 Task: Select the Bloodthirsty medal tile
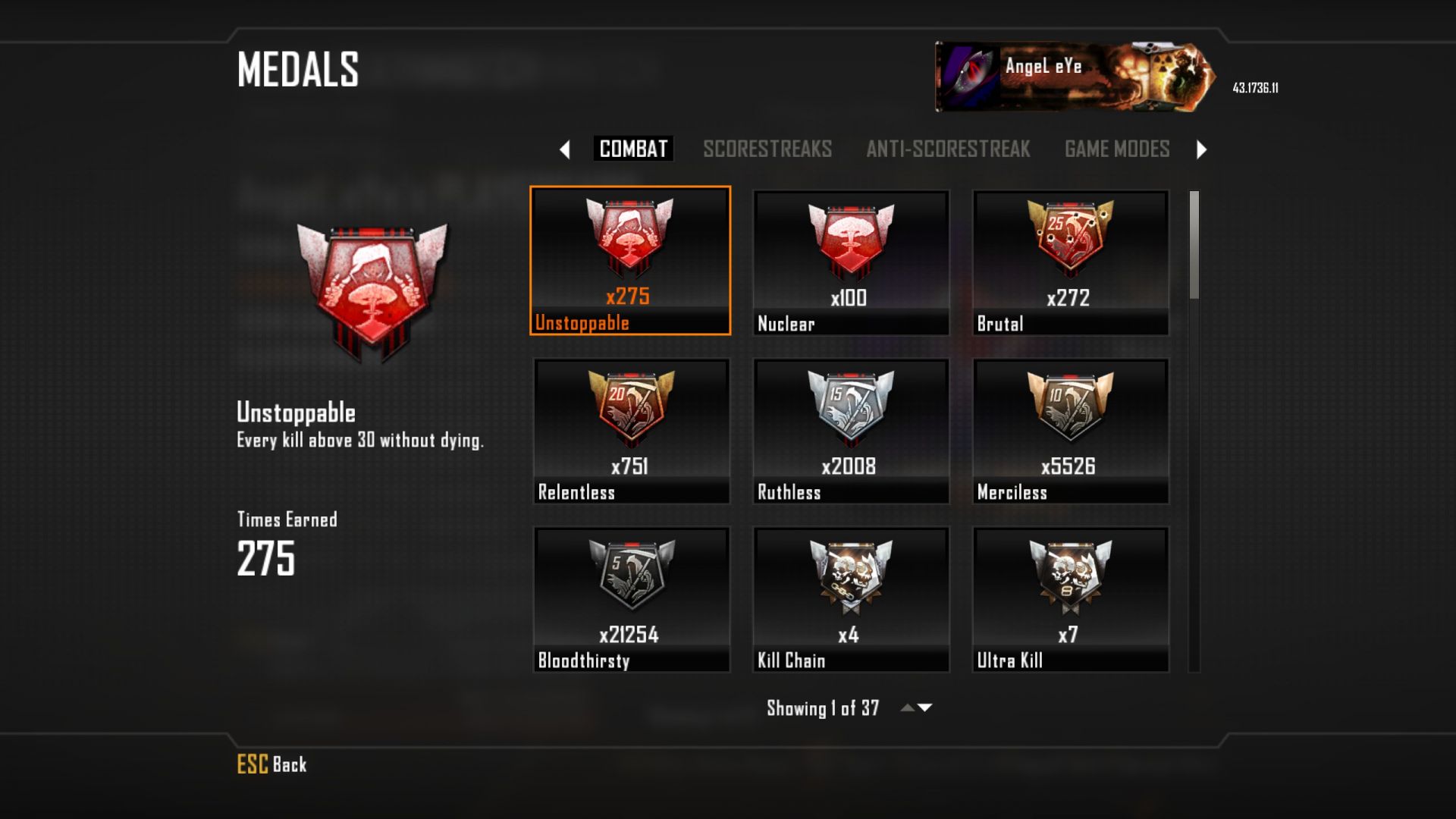click(630, 598)
